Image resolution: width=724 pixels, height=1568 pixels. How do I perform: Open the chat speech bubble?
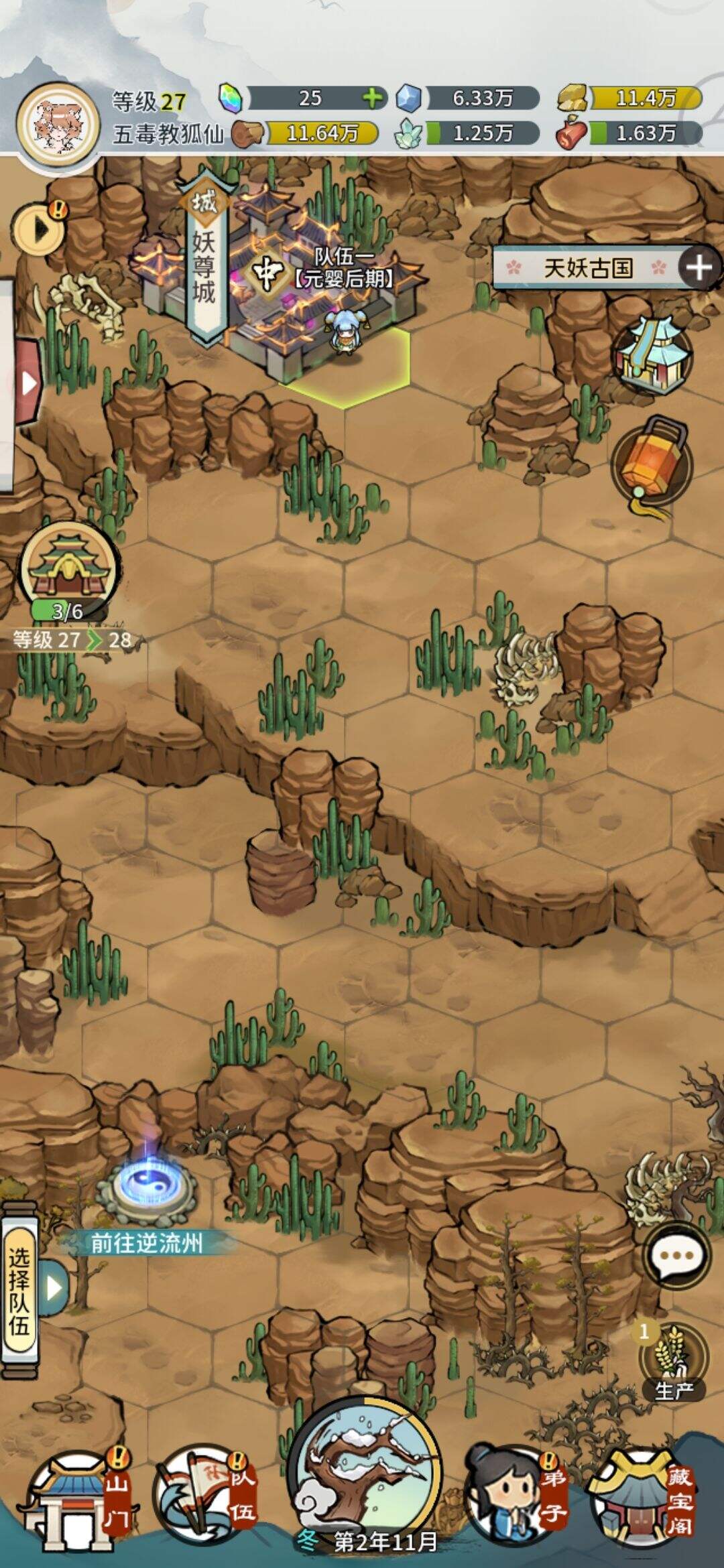676,1255
